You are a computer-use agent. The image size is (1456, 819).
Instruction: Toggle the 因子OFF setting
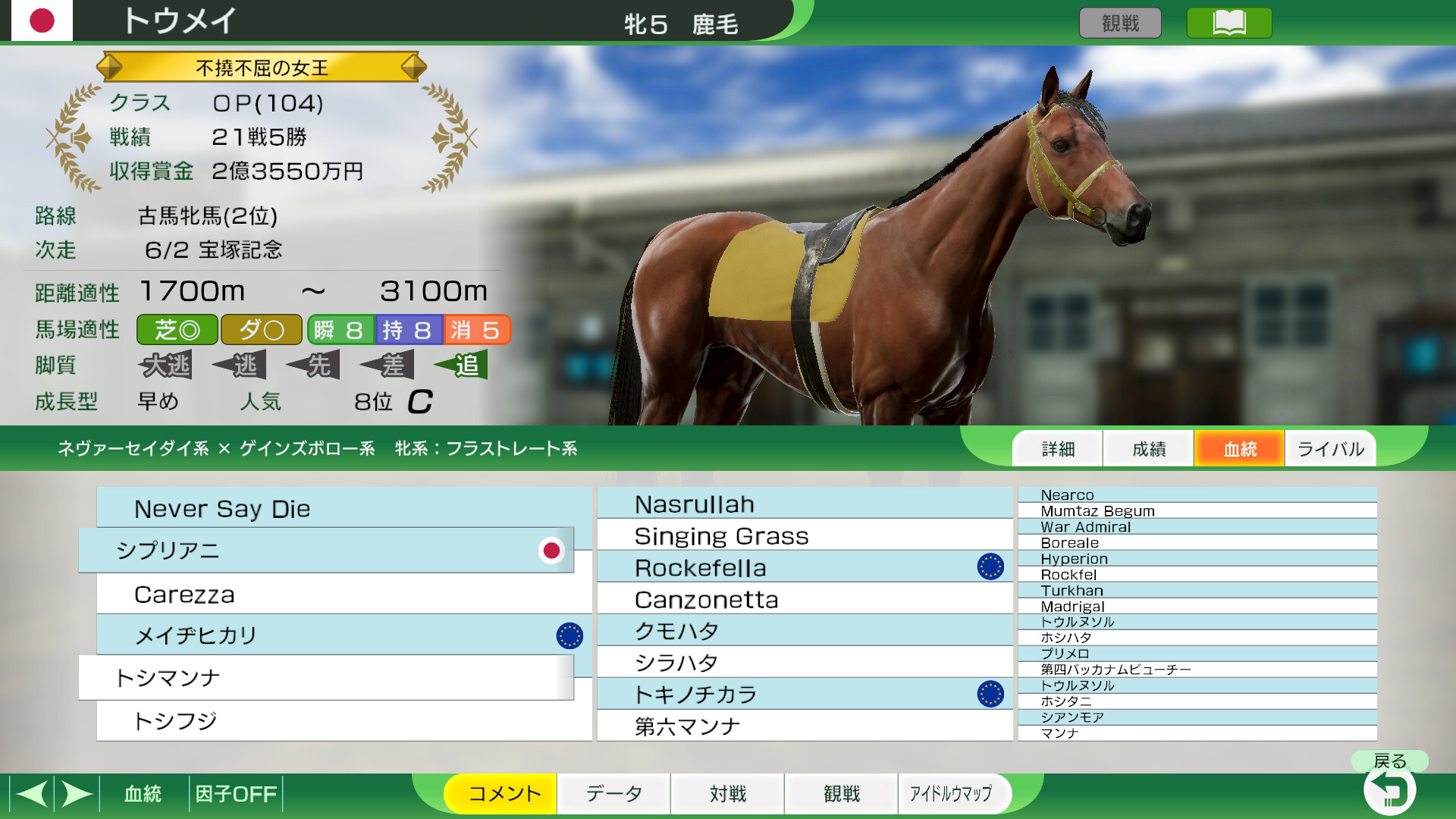[x=235, y=793]
